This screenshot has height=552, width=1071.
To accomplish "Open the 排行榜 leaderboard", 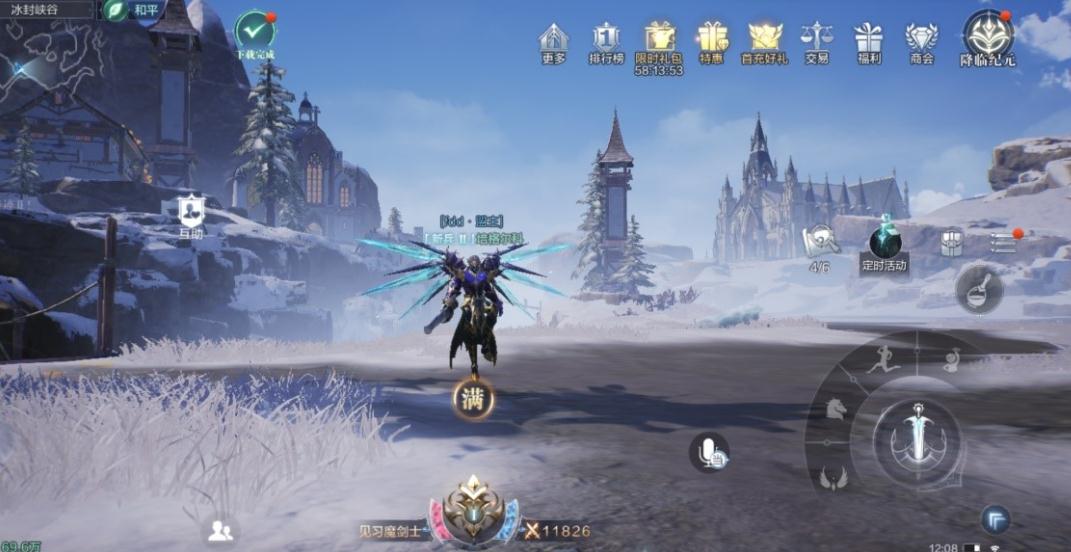I will coord(606,40).
